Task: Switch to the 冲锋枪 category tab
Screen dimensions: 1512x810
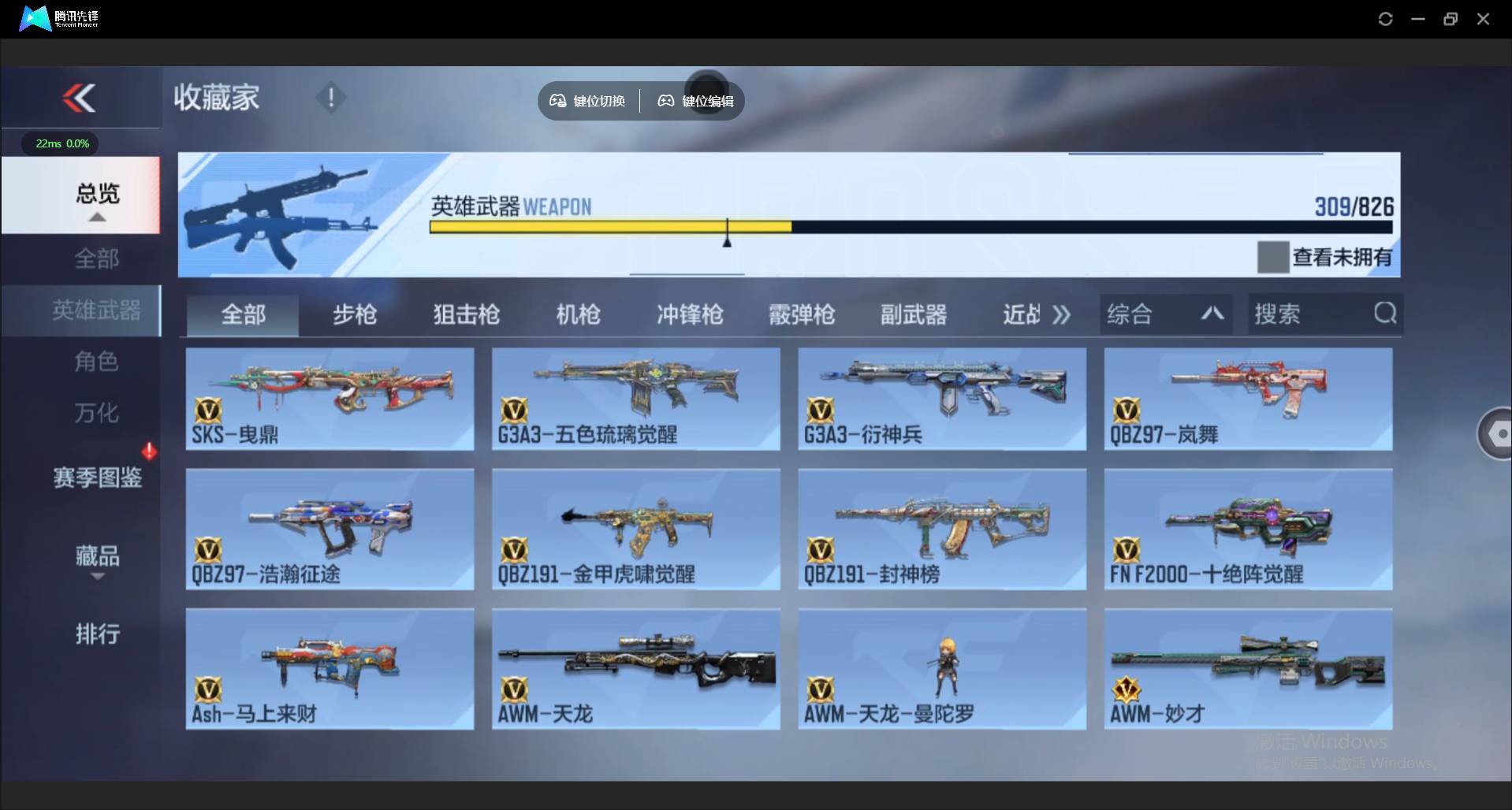Action: click(x=688, y=314)
